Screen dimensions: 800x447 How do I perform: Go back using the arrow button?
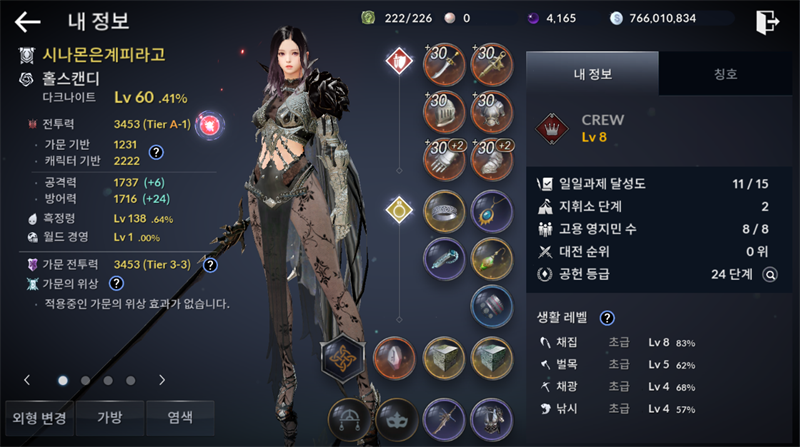(27, 21)
